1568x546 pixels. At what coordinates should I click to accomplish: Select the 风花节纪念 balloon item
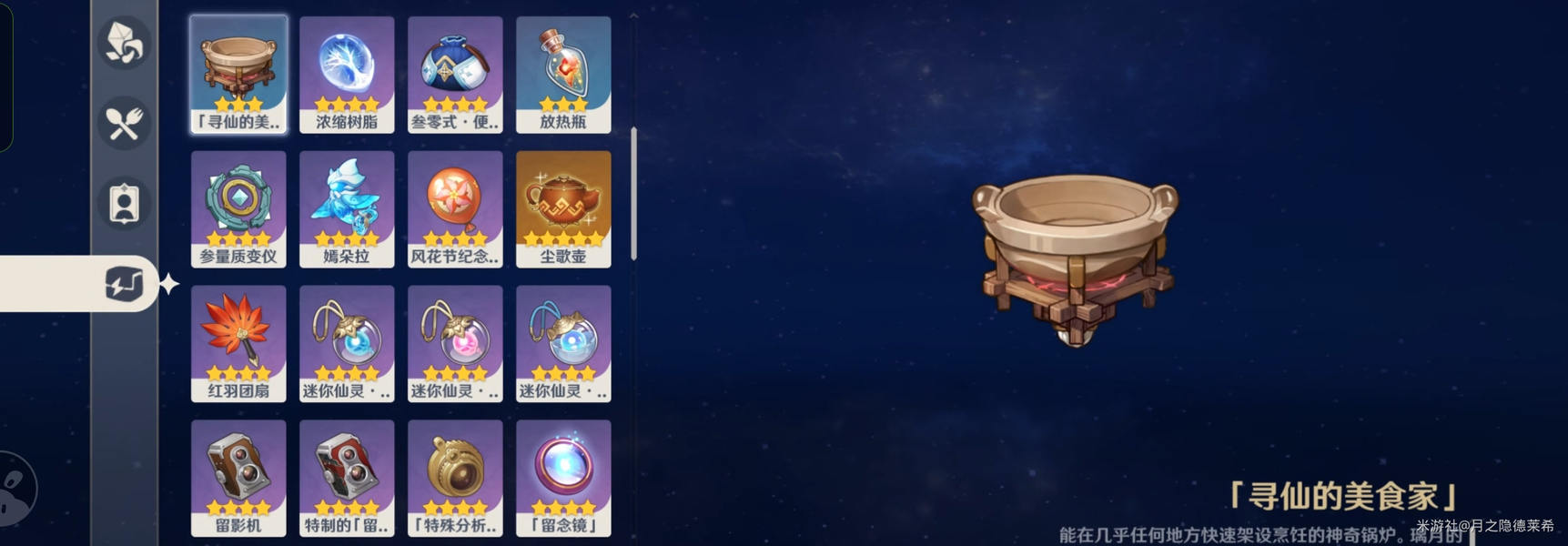tap(455, 209)
